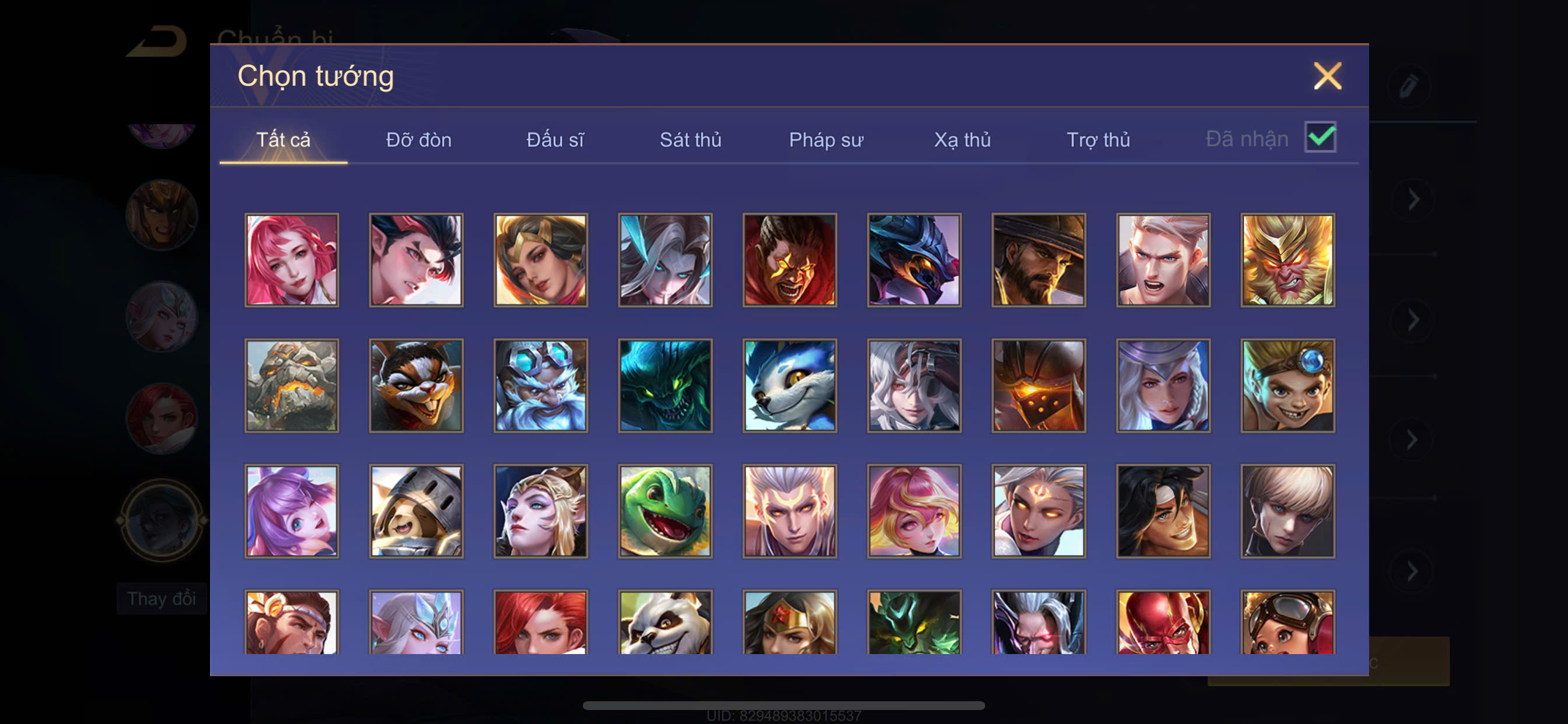
Task: Close the Chọn tướng hero selection dialog
Action: [1327, 76]
